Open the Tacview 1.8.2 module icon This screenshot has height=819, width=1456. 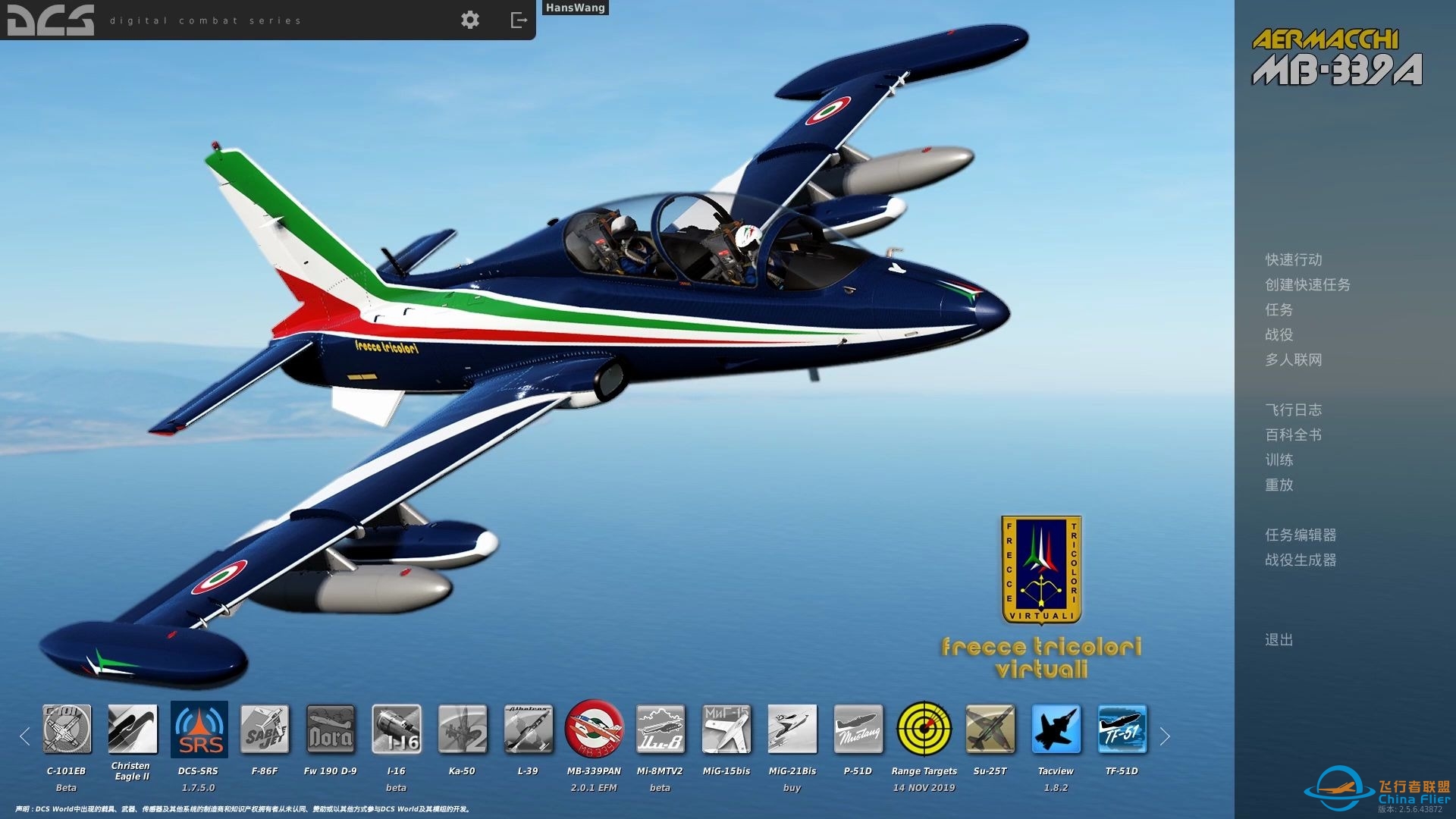click(1056, 730)
